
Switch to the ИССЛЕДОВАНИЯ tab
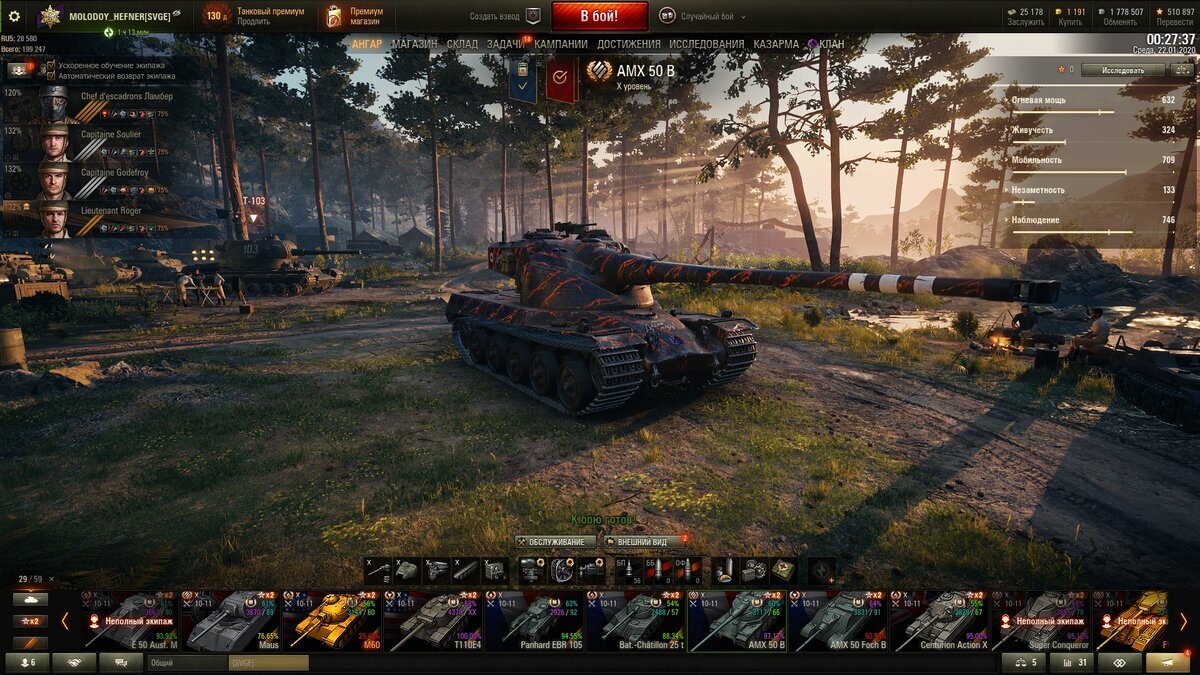(x=706, y=44)
